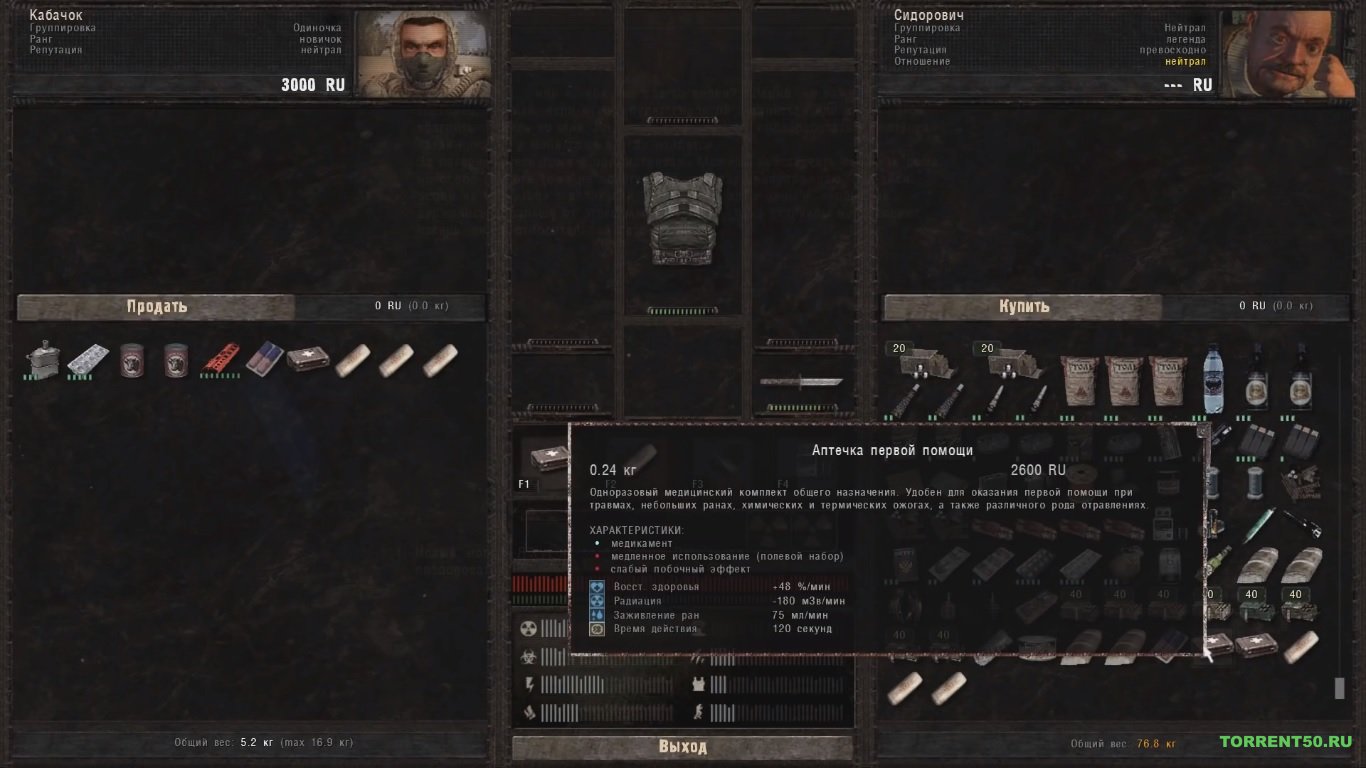Select the red ammo strip in player inventory

tap(221, 358)
